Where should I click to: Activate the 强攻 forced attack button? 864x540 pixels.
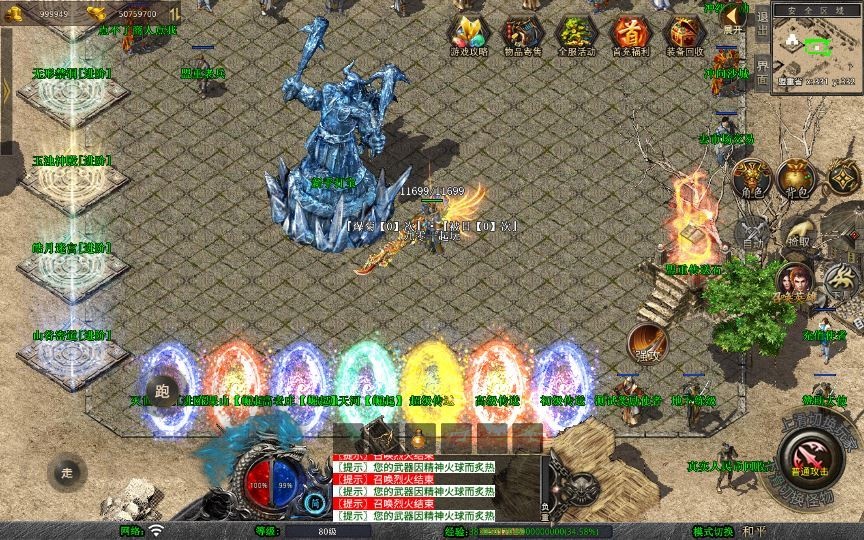click(647, 343)
